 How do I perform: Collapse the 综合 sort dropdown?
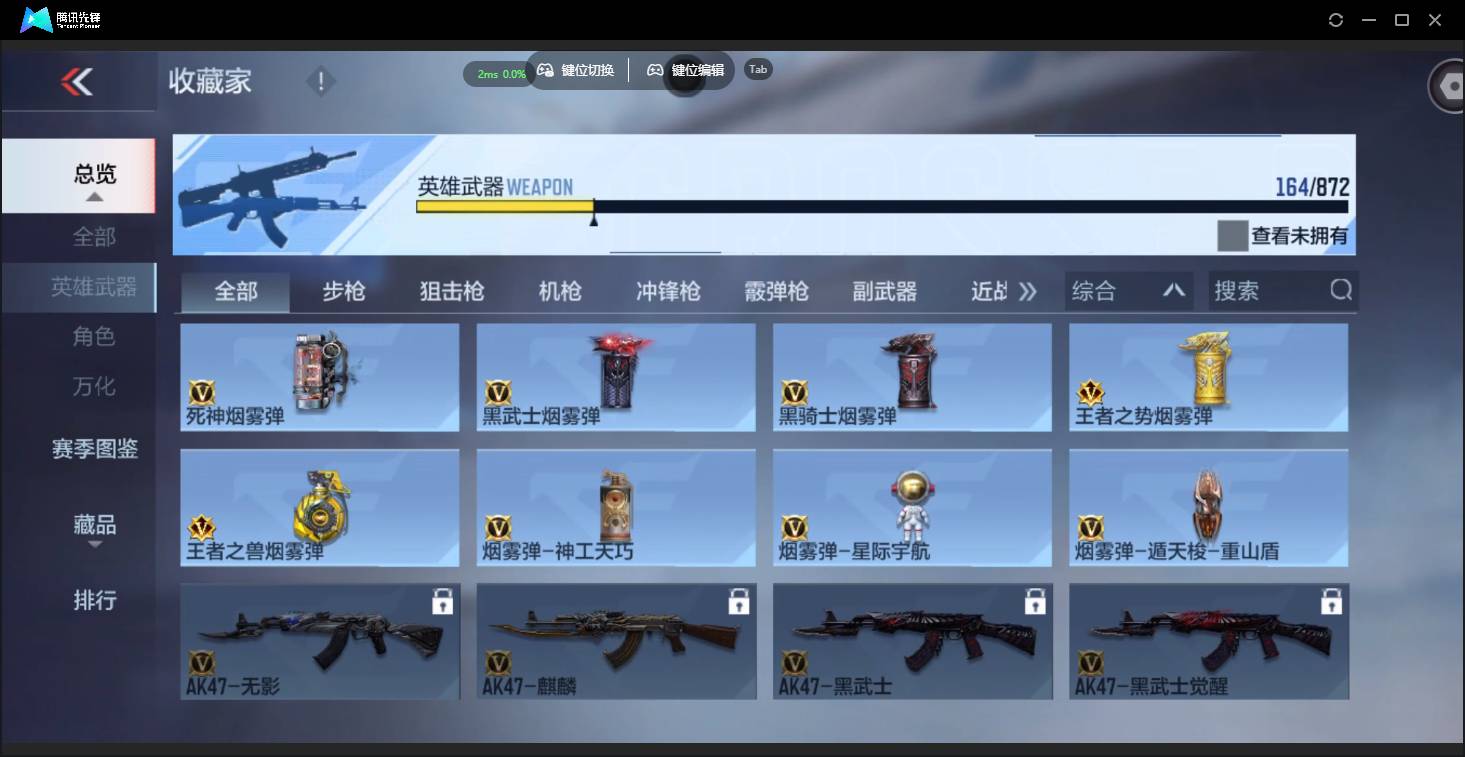pyautogui.click(x=1175, y=291)
